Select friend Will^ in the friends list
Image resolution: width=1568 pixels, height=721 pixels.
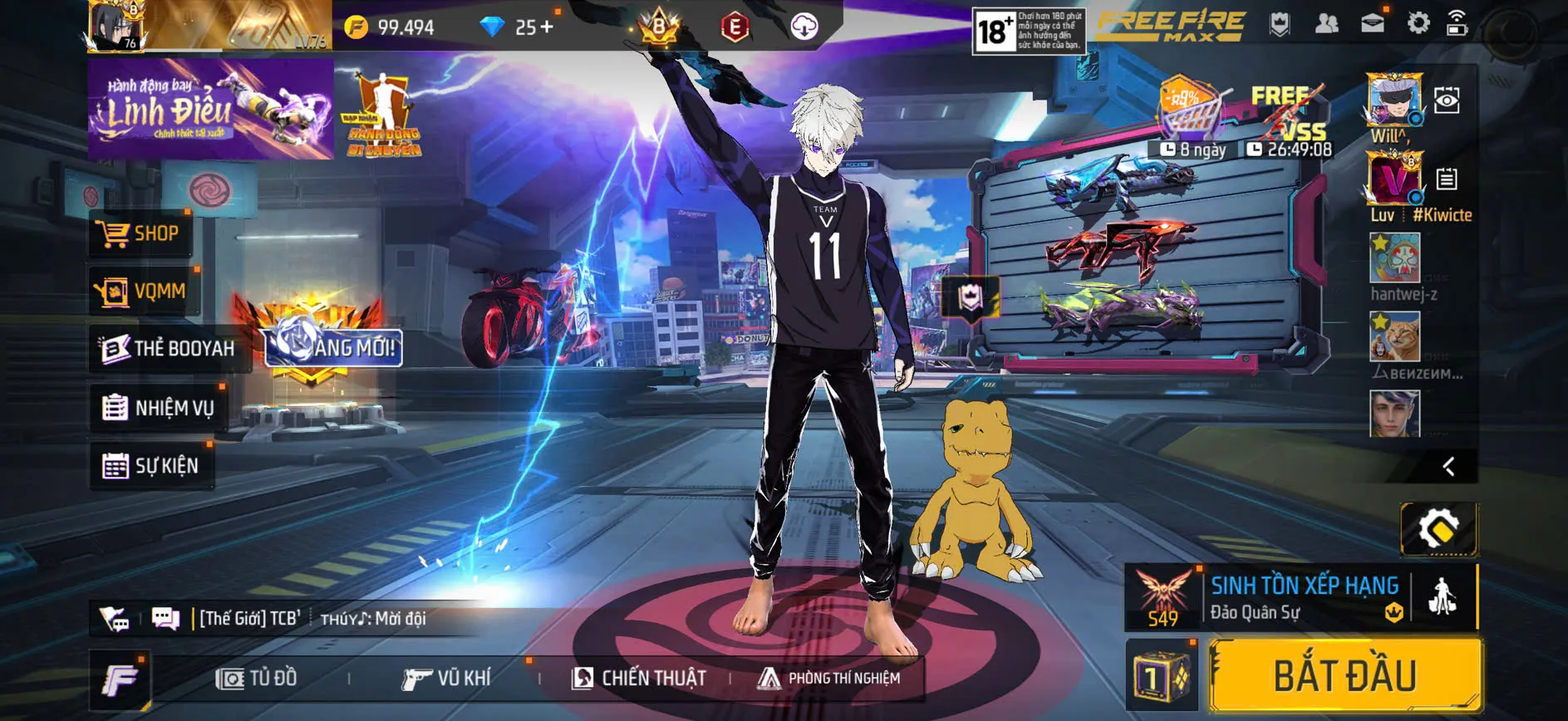click(x=1394, y=102)
